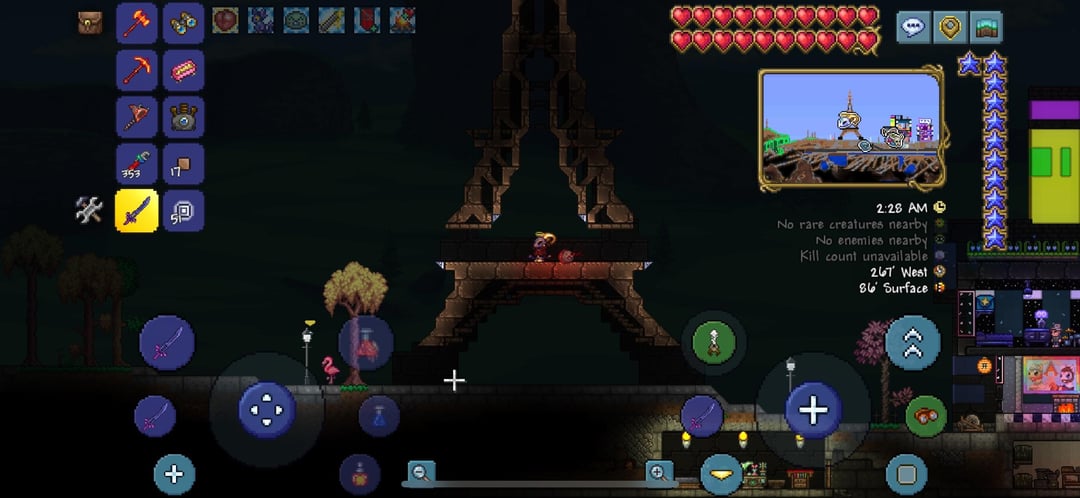Select the highlighted purple sword slot
This screenshot has width=1080, height=498.
(x=136, y=210)
